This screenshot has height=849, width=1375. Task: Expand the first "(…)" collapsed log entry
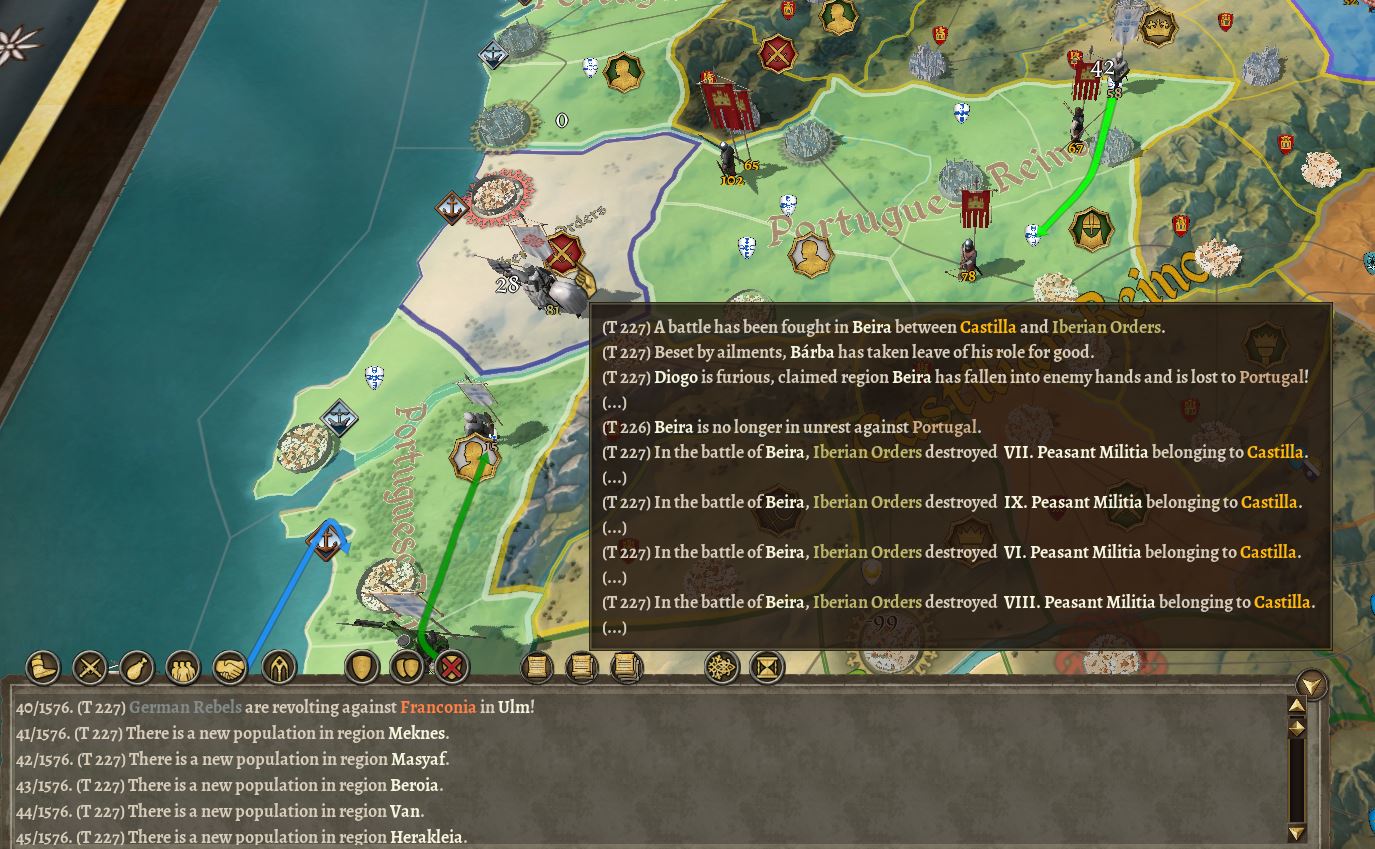[613, 403]
